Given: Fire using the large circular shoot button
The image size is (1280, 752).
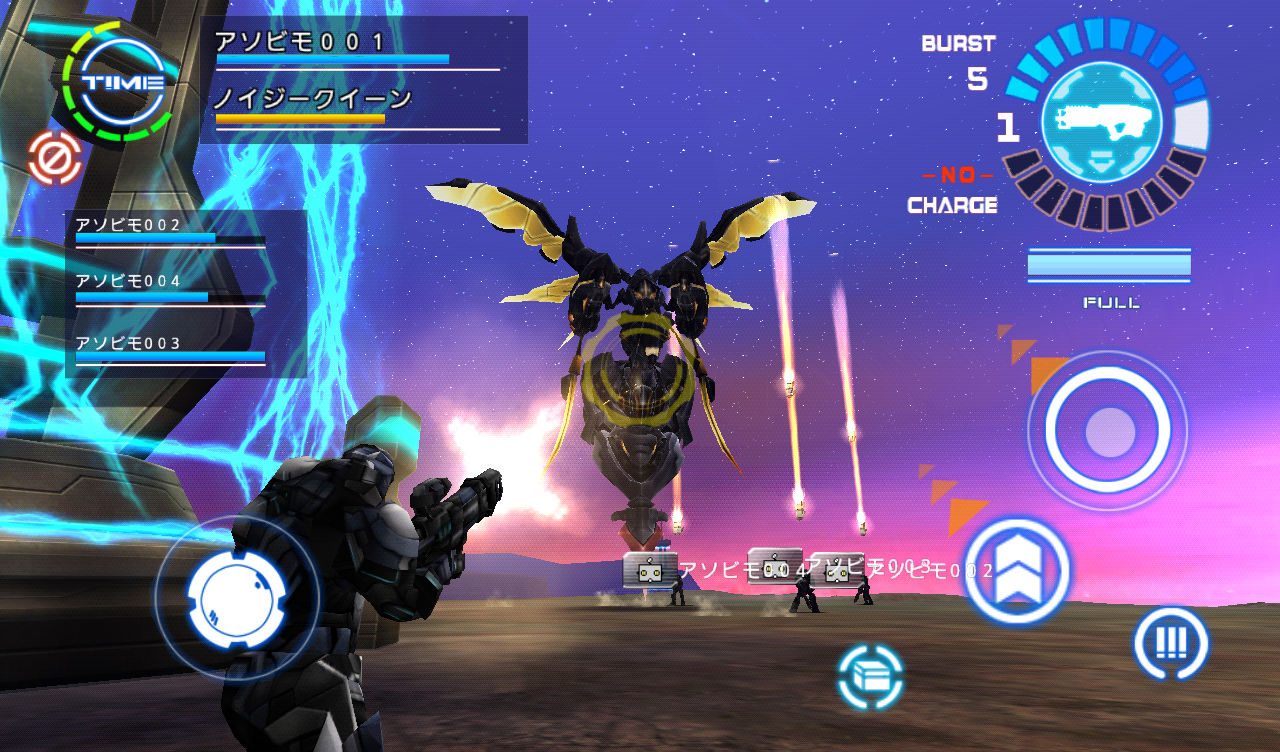Looking at the screenshot, I should click(1107, 430).
